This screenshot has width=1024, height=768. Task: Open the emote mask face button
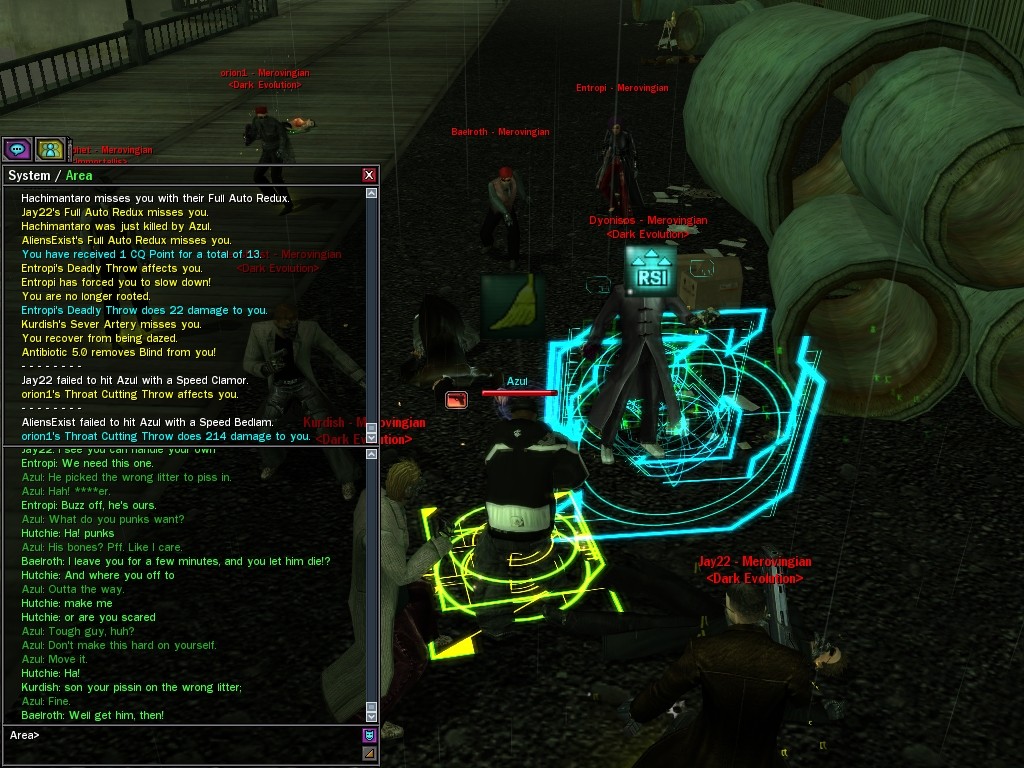click(x=370, y=736)
